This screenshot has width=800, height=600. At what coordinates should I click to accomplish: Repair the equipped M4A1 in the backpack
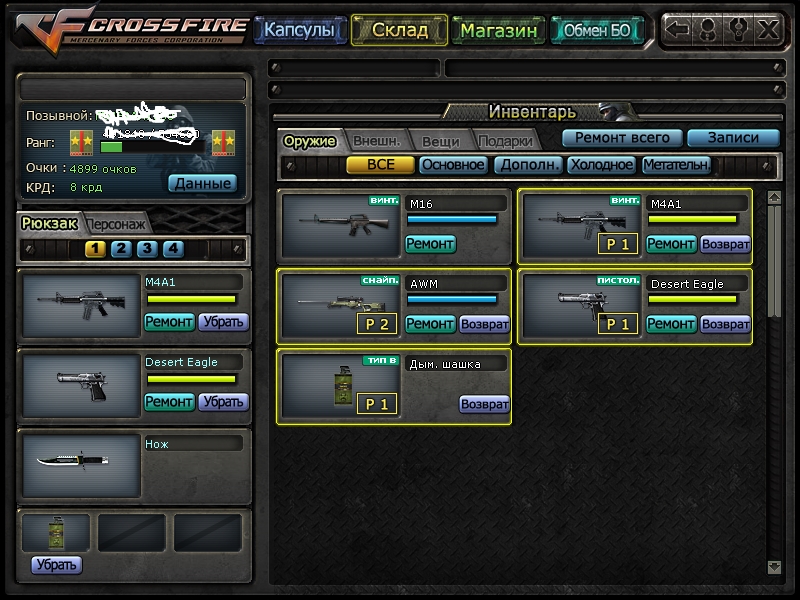(169, 322)
